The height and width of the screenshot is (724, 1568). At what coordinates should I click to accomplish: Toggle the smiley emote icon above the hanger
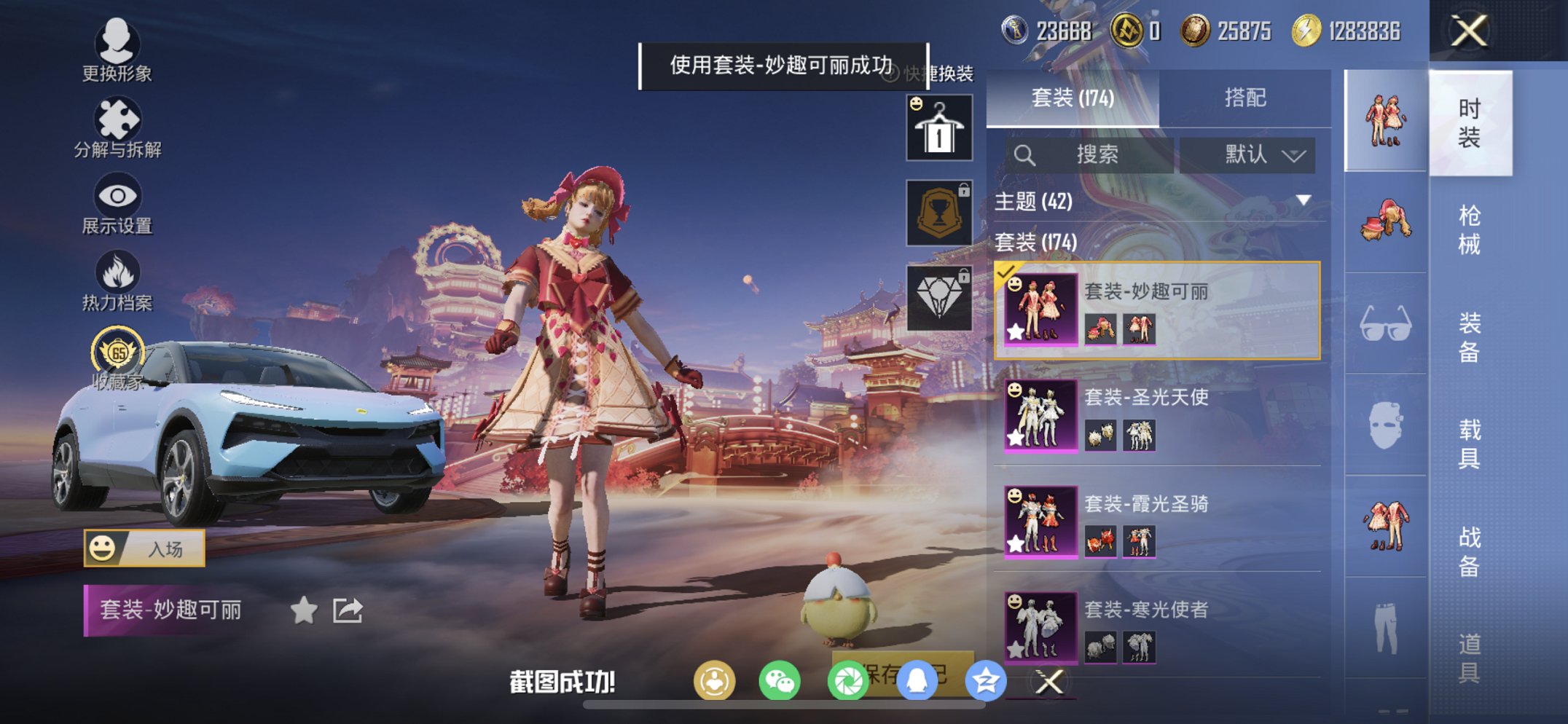click(x=915, y=104)
